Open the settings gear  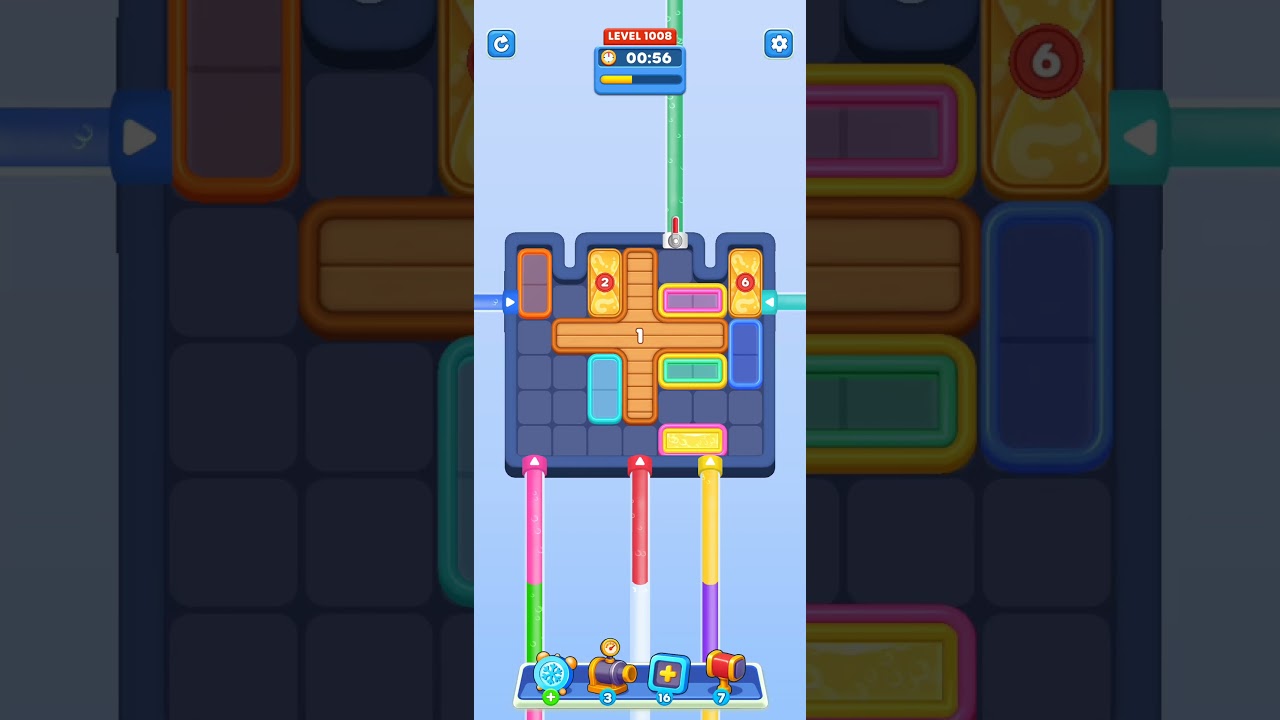tap(779, 44)
